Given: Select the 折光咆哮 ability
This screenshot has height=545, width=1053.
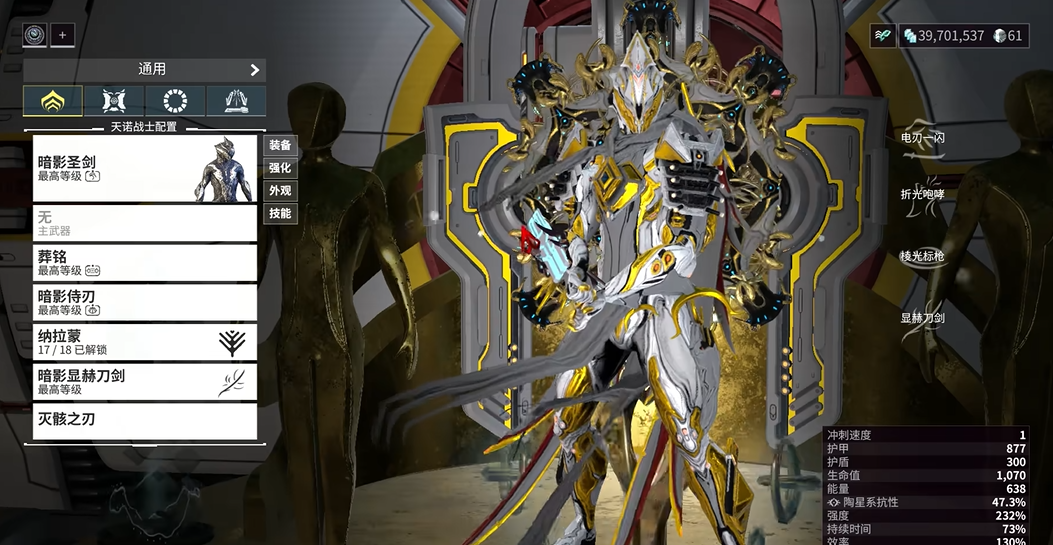Looking at the screenshot, I should [x=922, y=195].
